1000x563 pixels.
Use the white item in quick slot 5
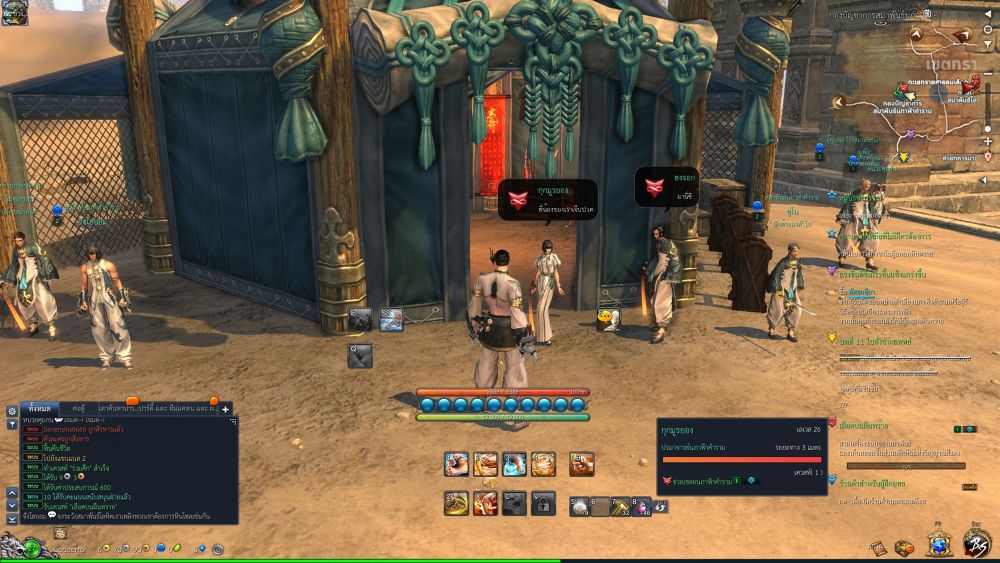click(579, 506)
